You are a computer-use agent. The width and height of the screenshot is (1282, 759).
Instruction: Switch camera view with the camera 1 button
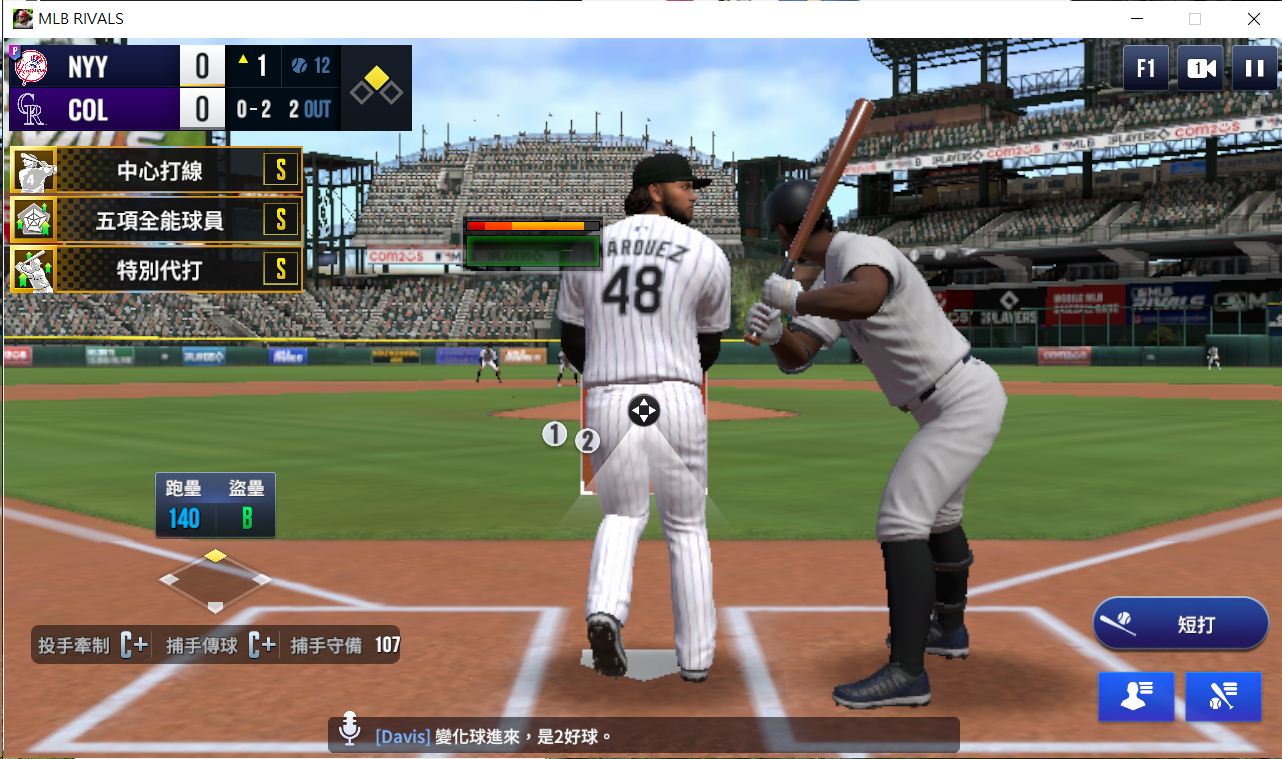1200,68
